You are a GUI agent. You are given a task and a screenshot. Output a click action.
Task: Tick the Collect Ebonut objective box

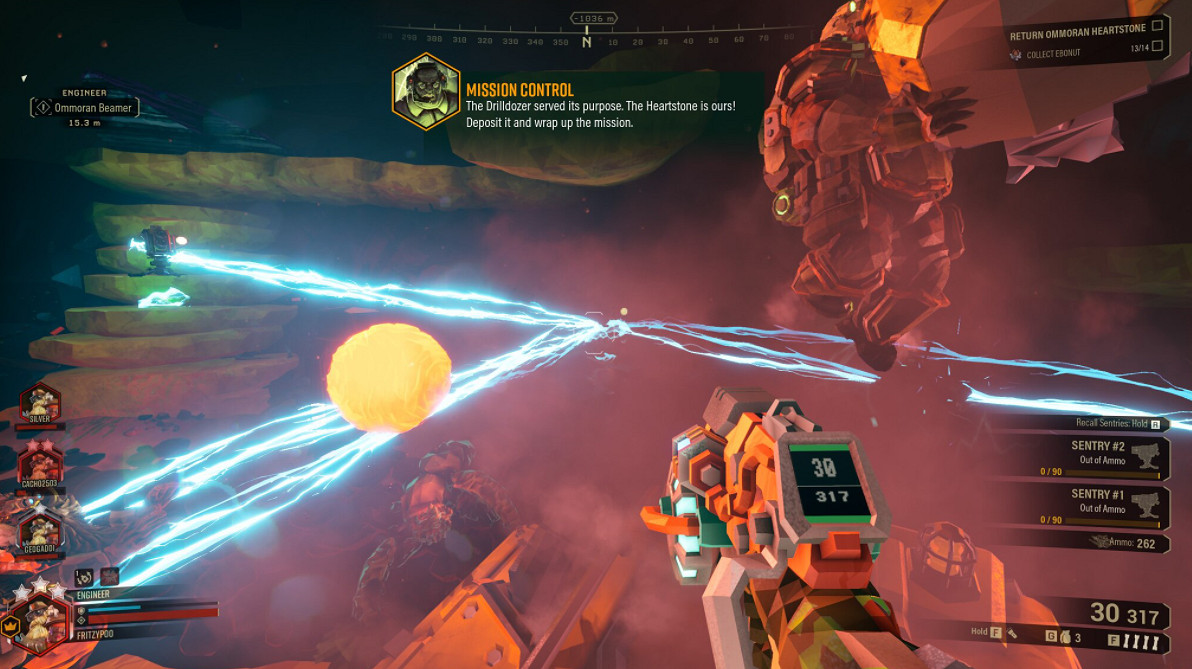(1157, 46)
